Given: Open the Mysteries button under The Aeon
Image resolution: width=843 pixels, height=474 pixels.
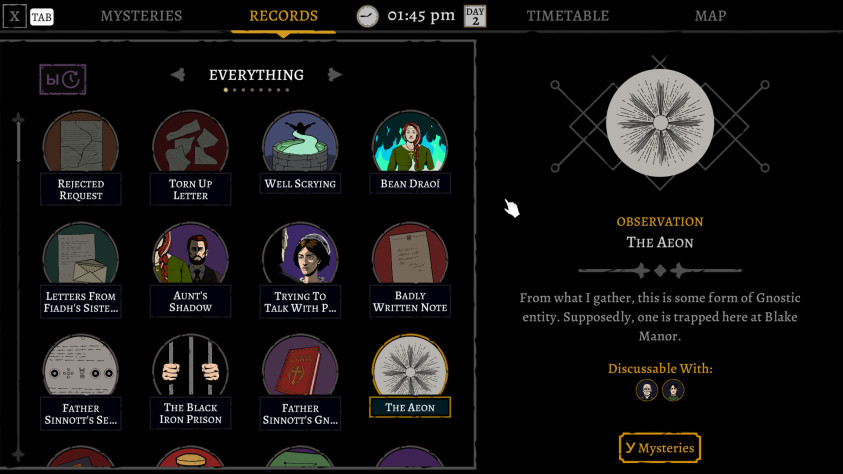Looking at the screenshot, I should click(x=659, y=448).
